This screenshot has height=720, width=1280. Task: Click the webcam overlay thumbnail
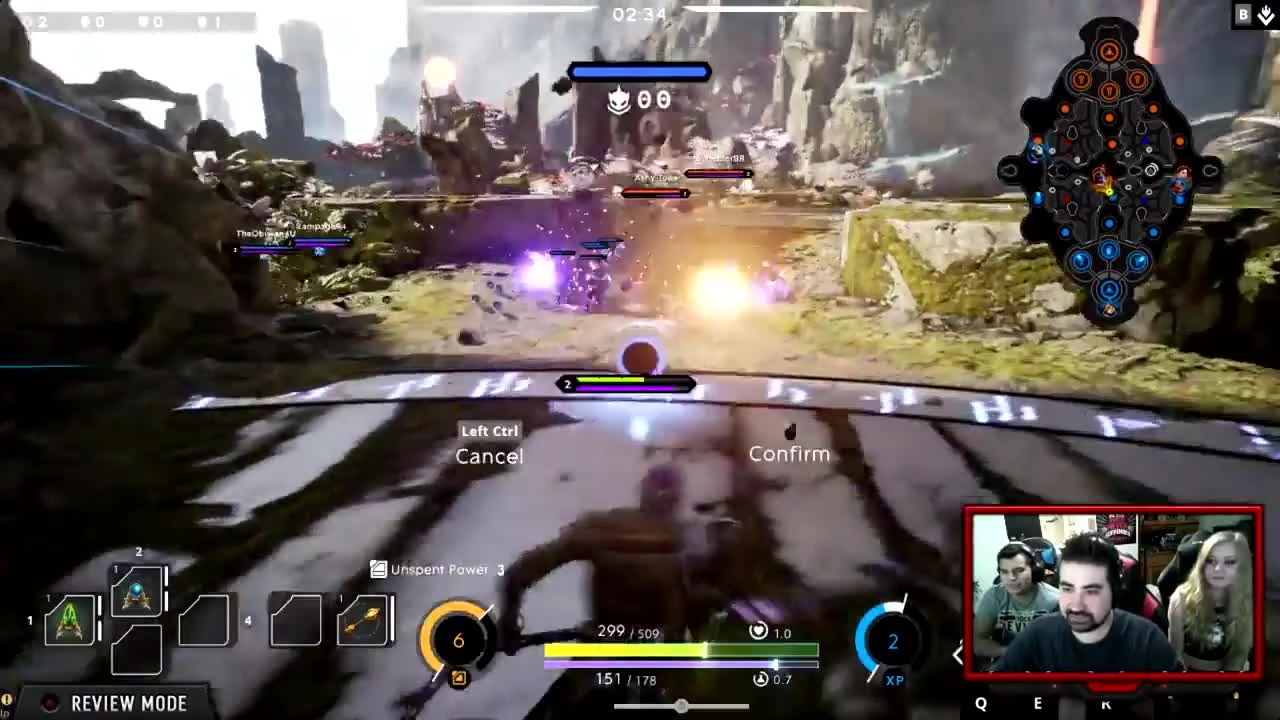[1113, 590]
